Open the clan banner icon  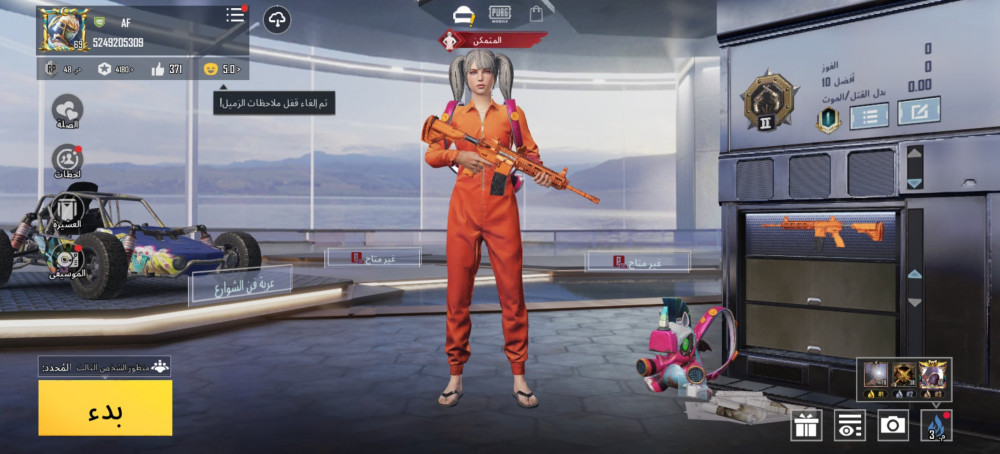pos(67,211)
